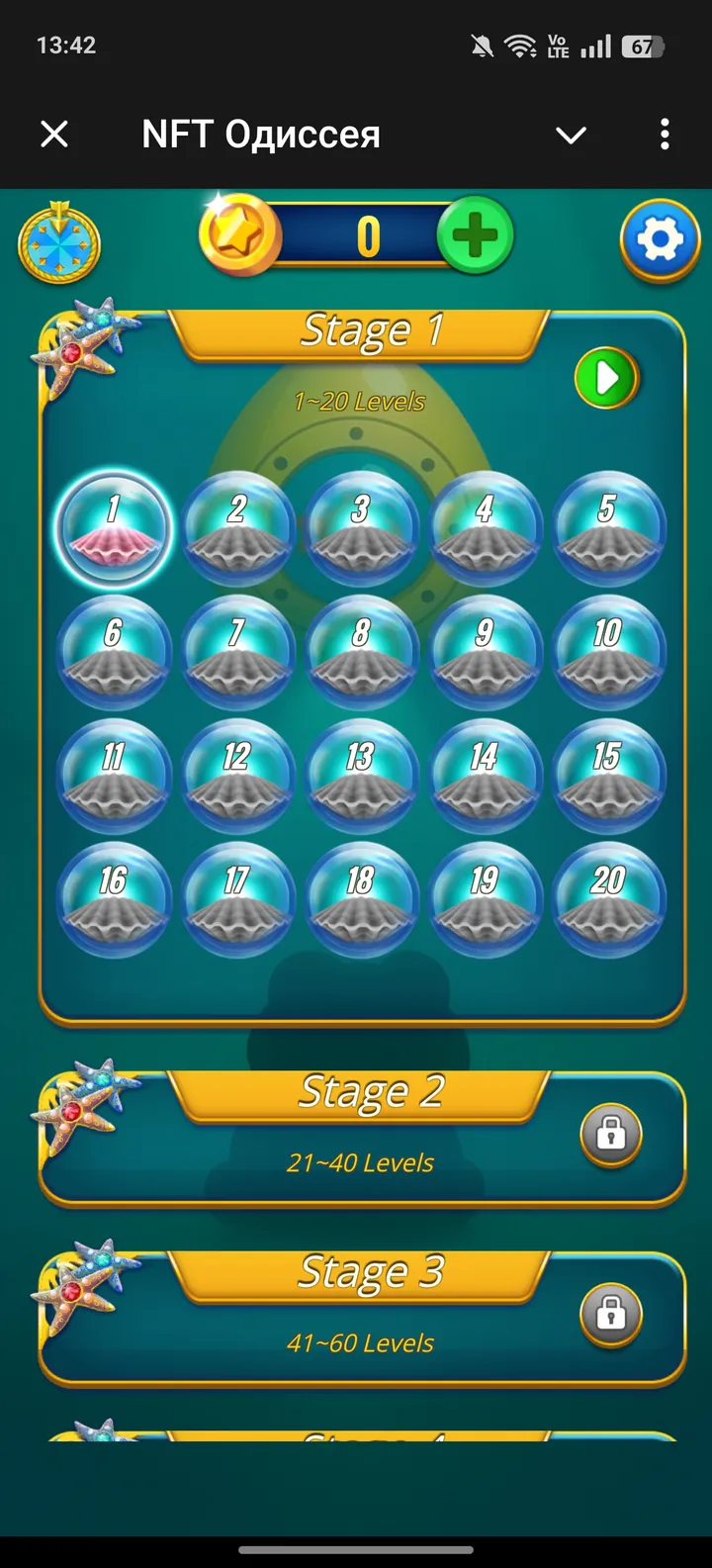Image resolution: width=712 pixels, height=1568 pixels.
Task: Open the three-dot options menu
Action: click(x=665, y=134)
